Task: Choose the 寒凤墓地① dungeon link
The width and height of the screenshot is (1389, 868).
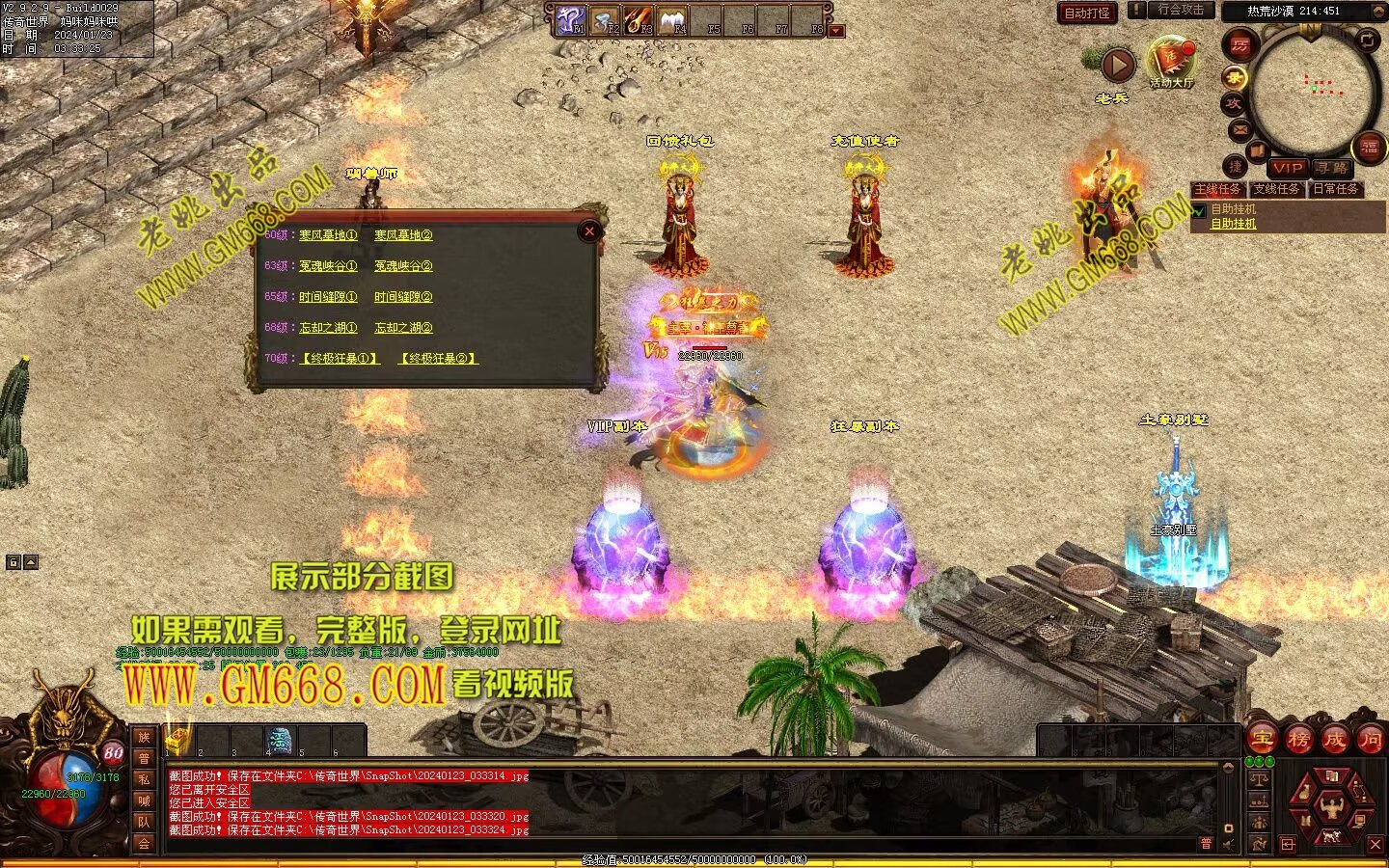Action: (x=328, y=235)
